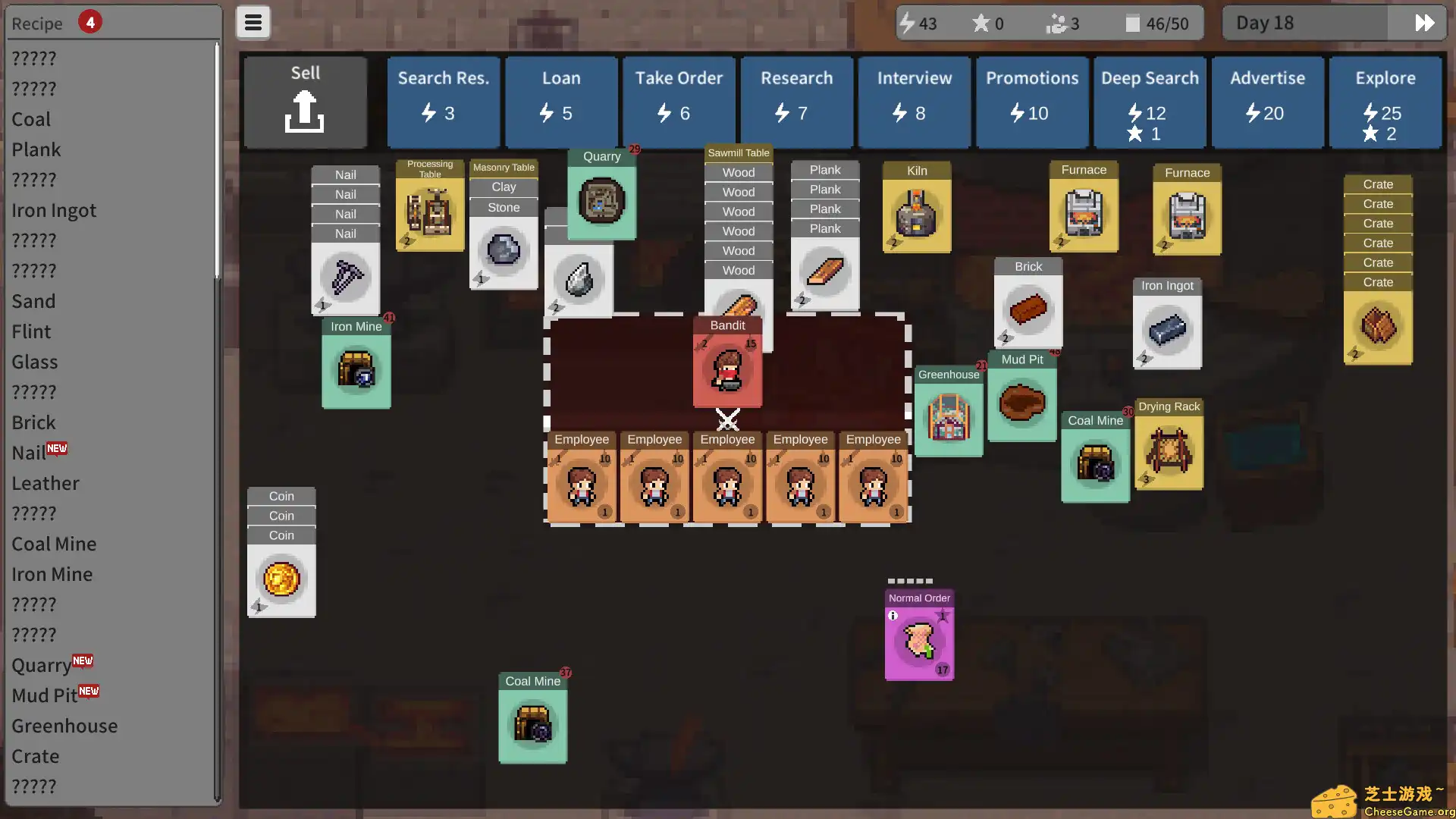Select Coal in the recipe list
This screenshot has width=1456, height=819.
coord(31,119)
